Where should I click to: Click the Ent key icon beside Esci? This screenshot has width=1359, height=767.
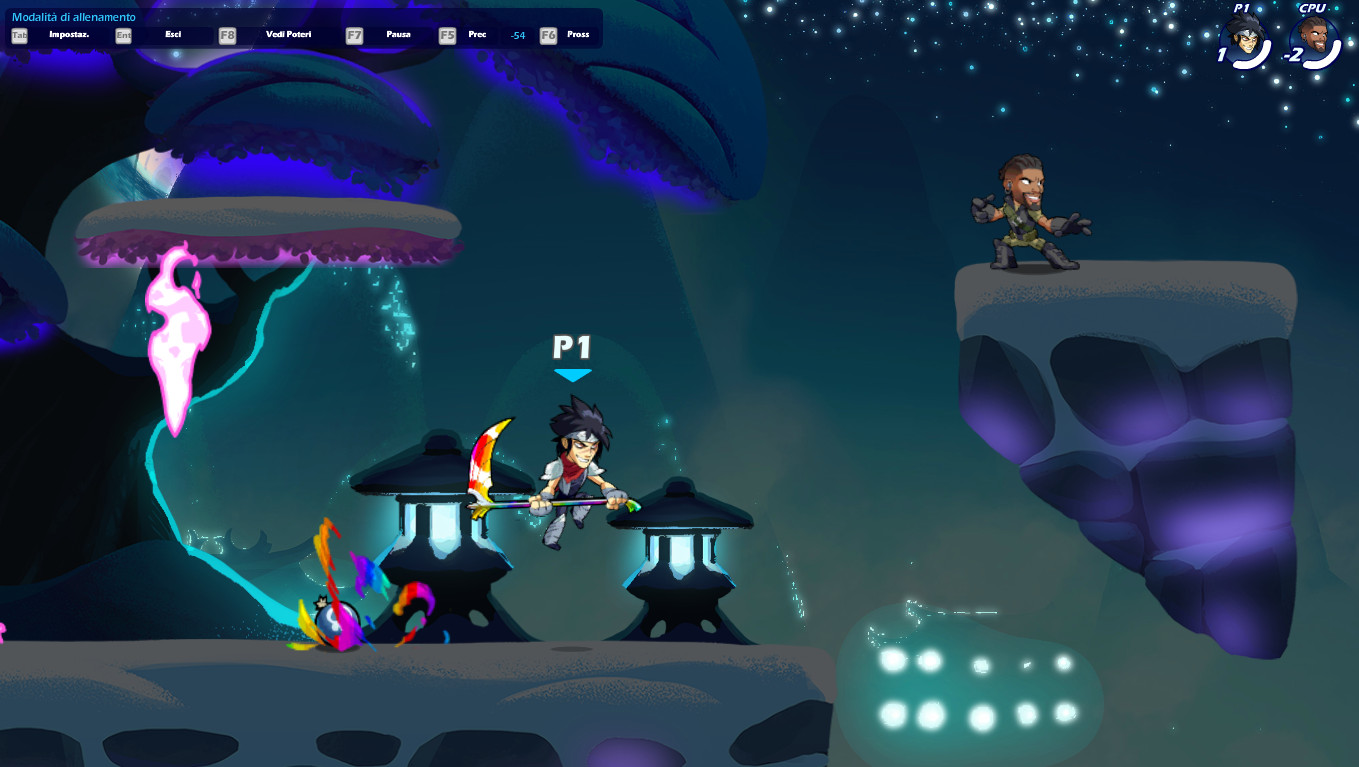tap(122, 34)
